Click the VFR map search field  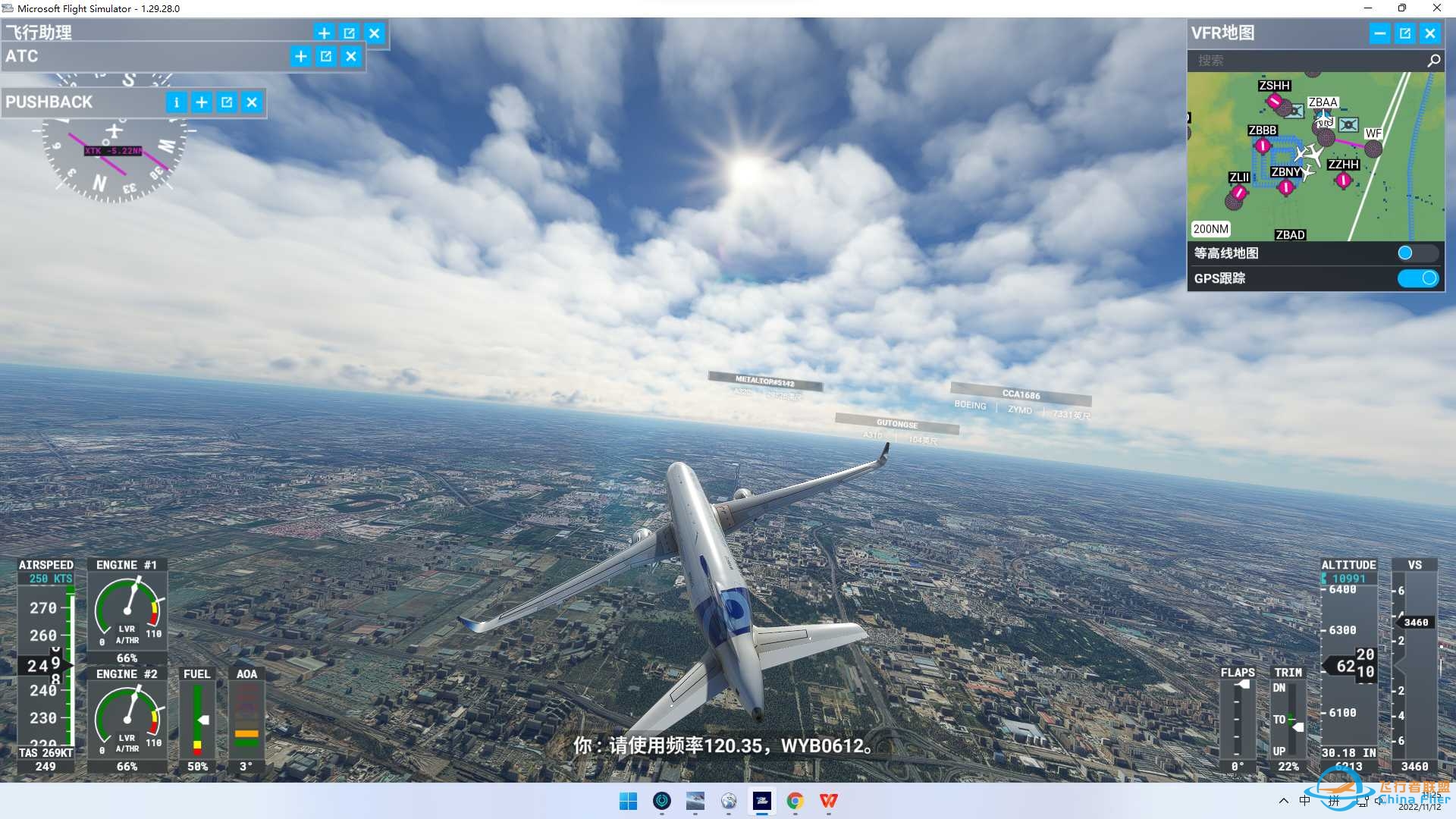[1308, 61]
